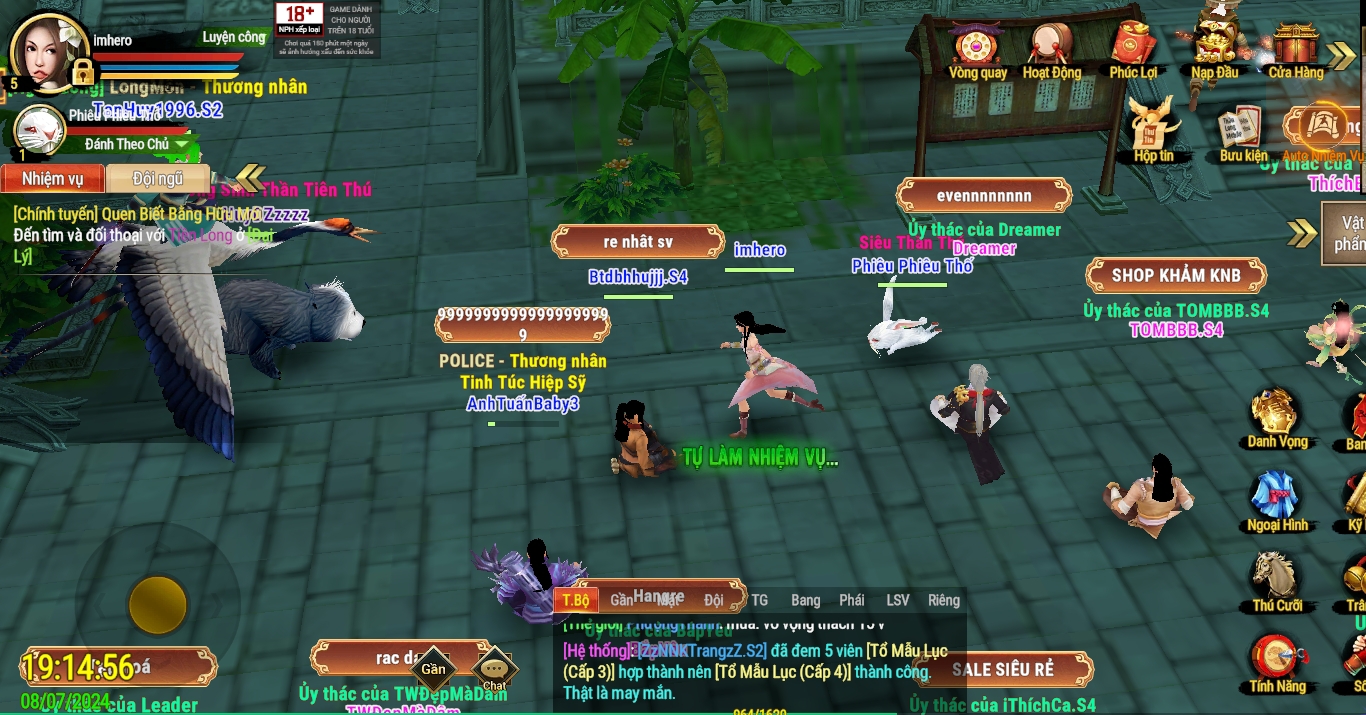Open the Danh Vọng reputation icon
Image resolution: width=1366 pixels, height=715 pixels.
click(1276, 415)
